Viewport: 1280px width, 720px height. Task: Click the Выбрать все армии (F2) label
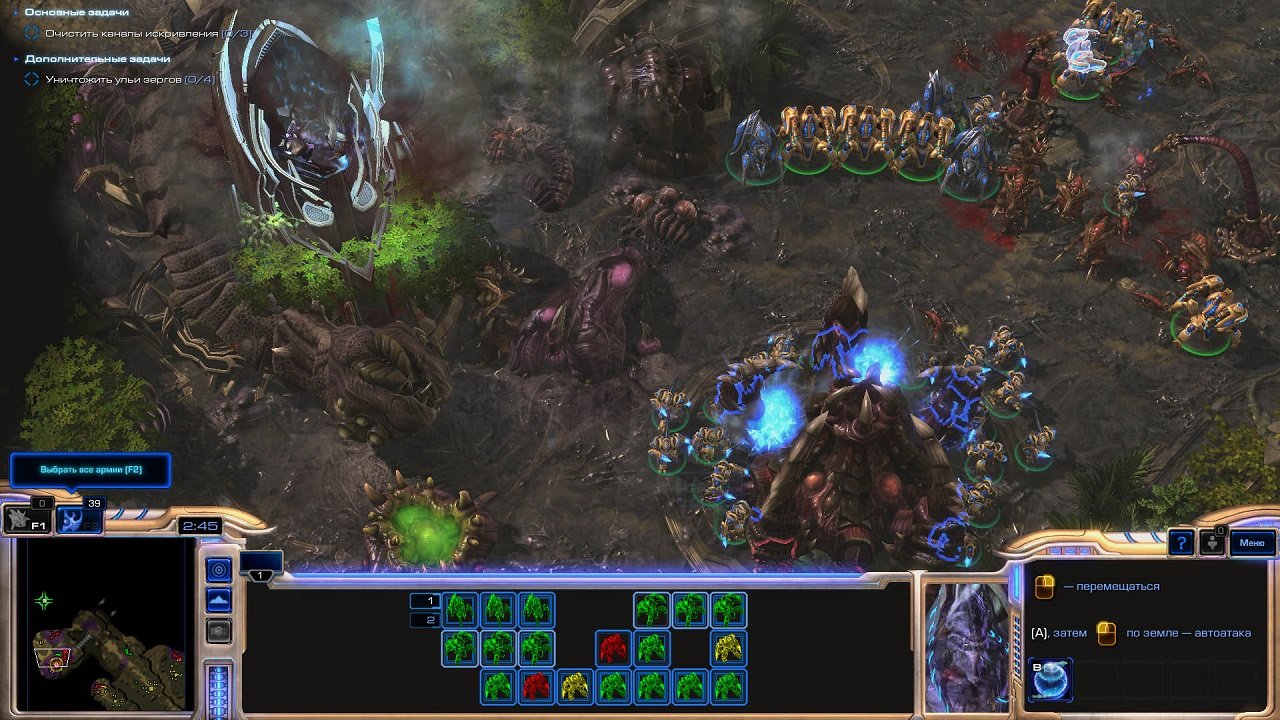coord(91,470)
